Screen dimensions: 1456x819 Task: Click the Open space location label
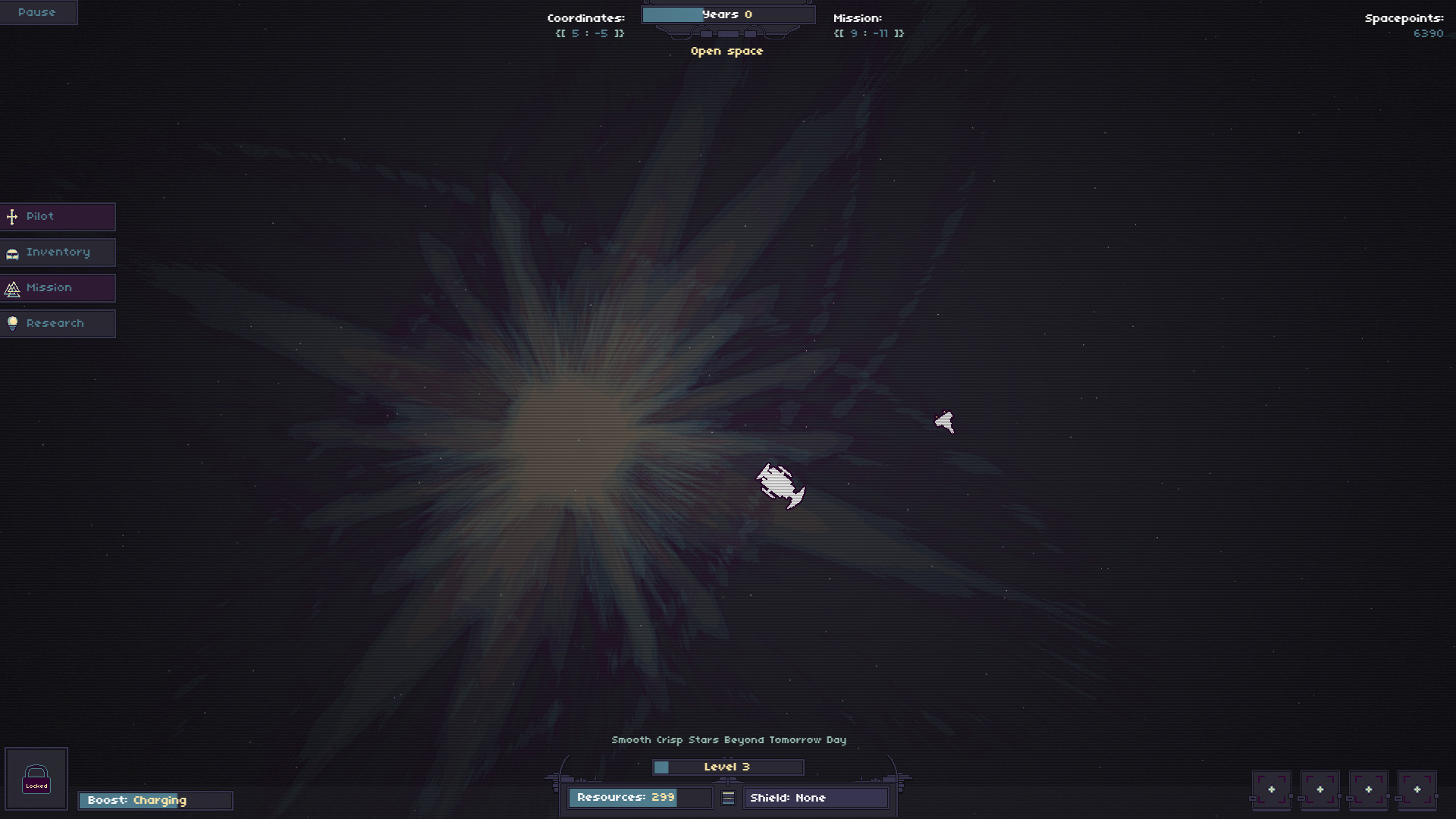(727, 51)
